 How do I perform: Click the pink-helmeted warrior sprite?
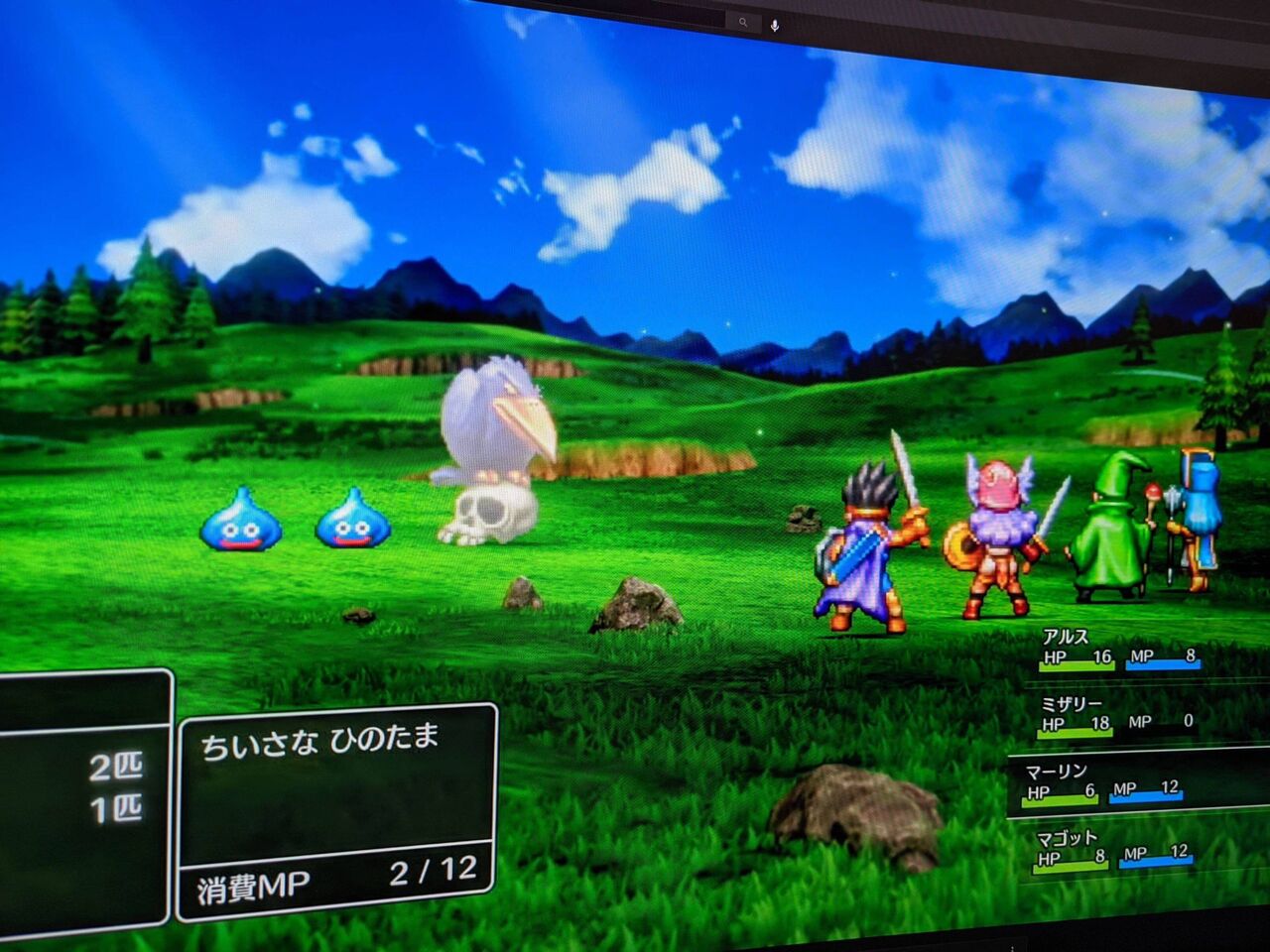(x=996, y=531)
